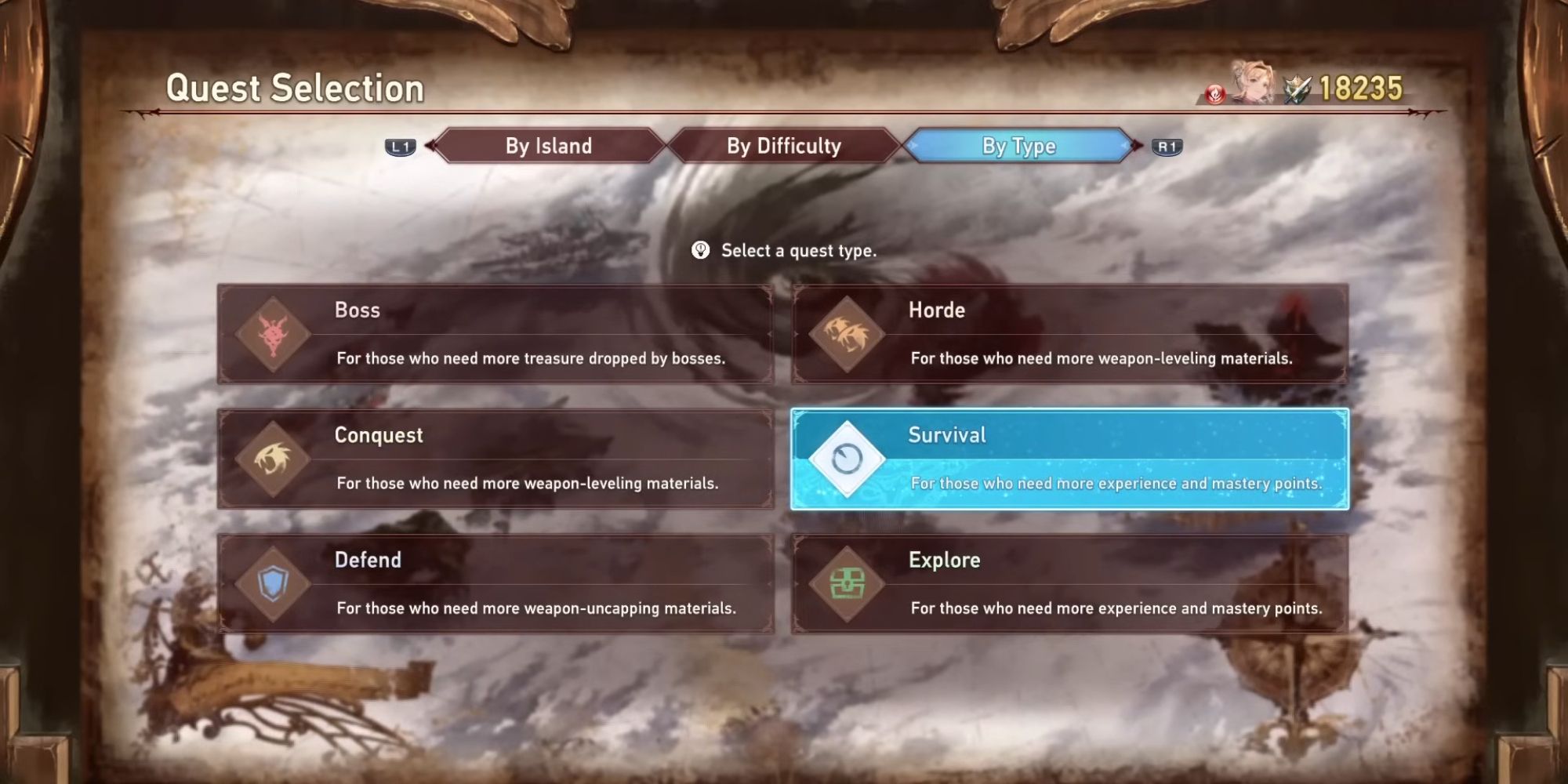Click the Survival clock icon

coord(848,459)
